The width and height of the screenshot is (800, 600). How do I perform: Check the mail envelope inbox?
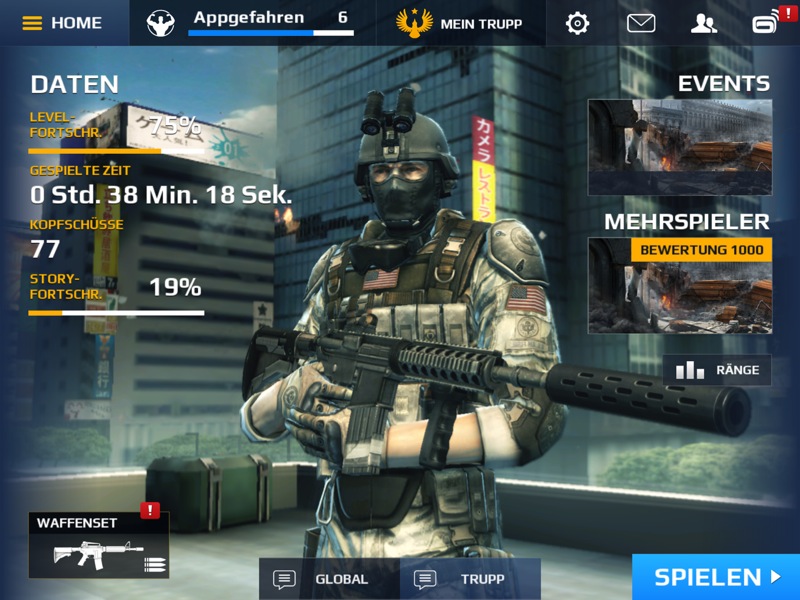point(641,22)
